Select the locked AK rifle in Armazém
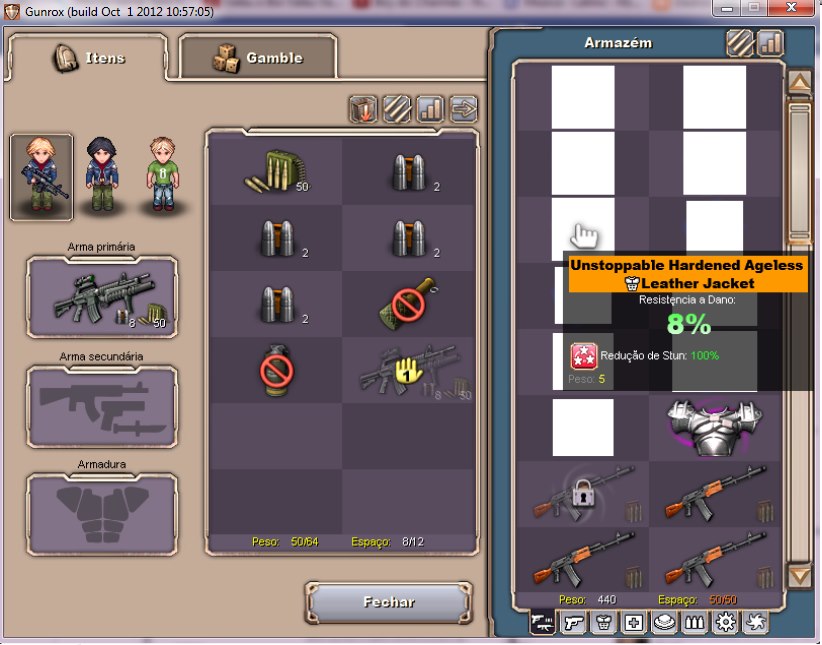This screenshot has width=822, height=645. coord(583,494)
